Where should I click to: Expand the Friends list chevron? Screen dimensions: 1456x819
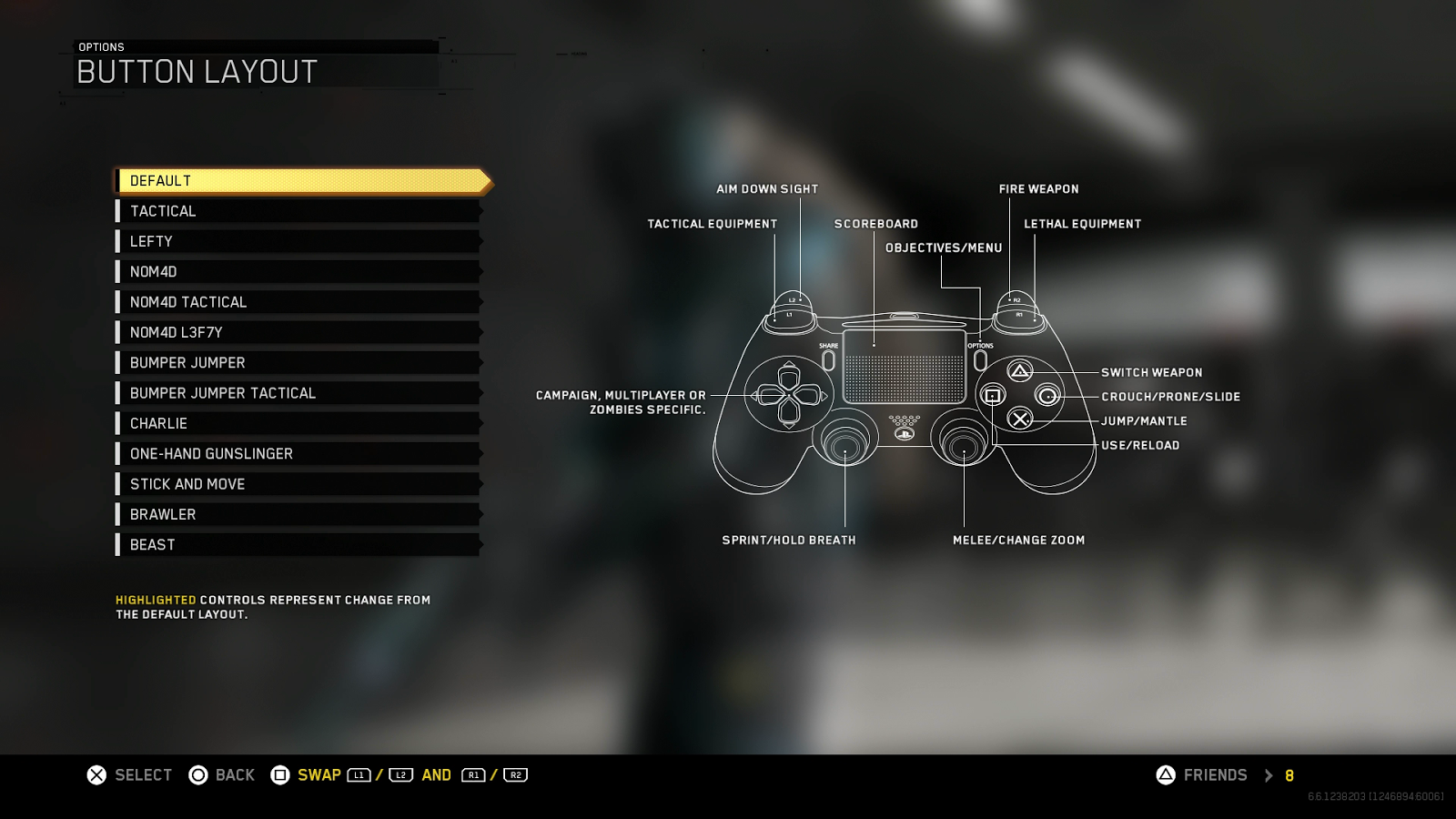point(1269,775)
